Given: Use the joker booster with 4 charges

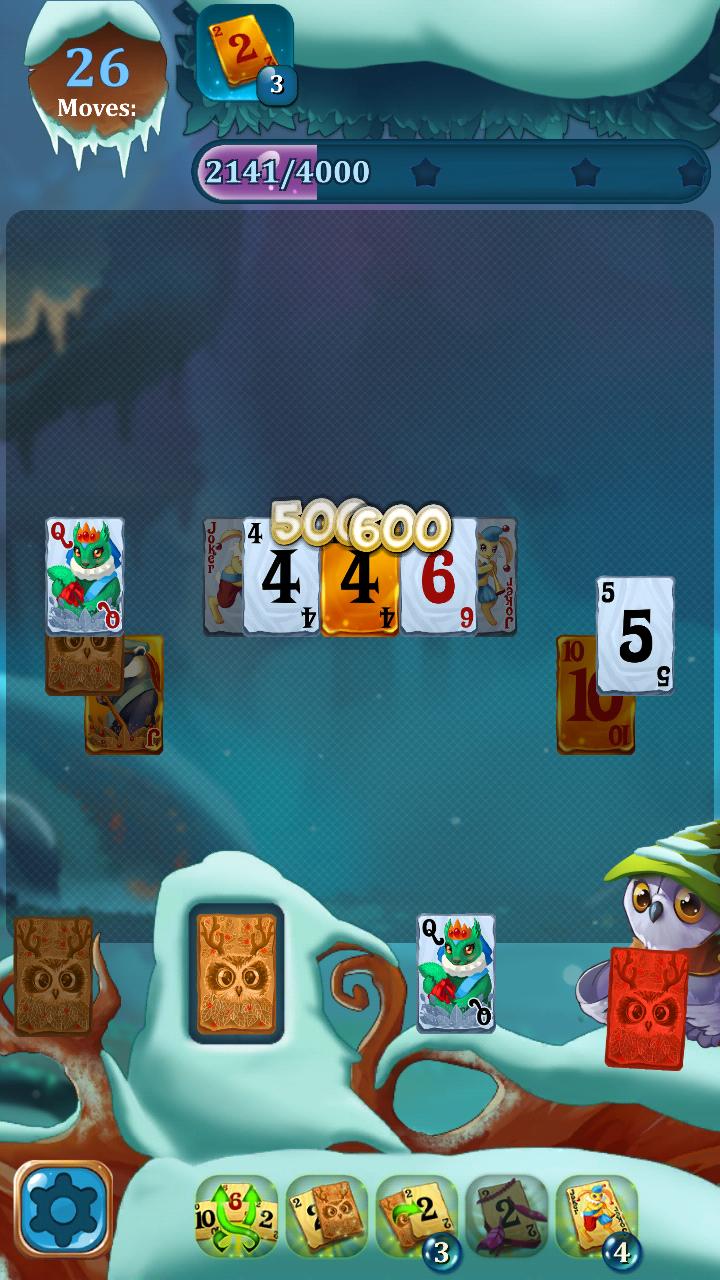Looking at the screenshot, I should tap(596, 1216).
